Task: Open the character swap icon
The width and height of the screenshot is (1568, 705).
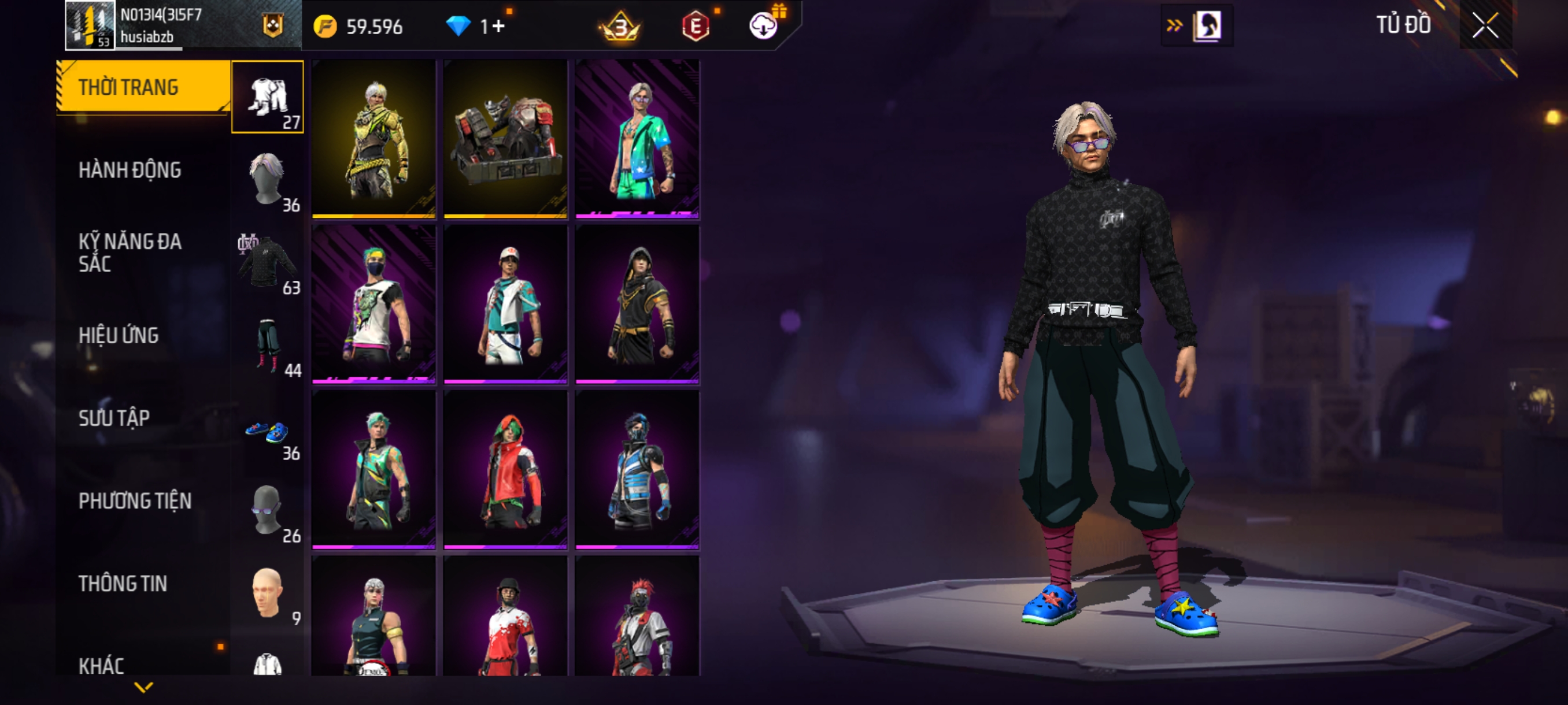Action: pos(1205,25)
